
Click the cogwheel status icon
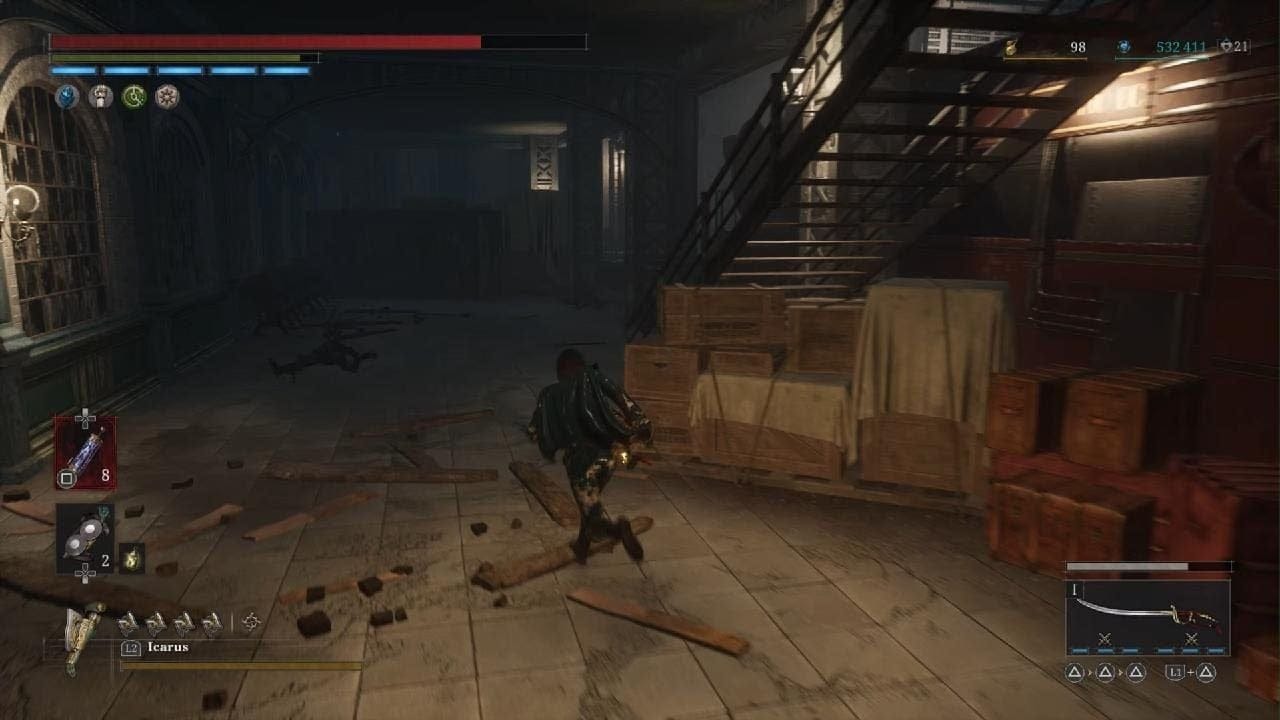[166, 96]
